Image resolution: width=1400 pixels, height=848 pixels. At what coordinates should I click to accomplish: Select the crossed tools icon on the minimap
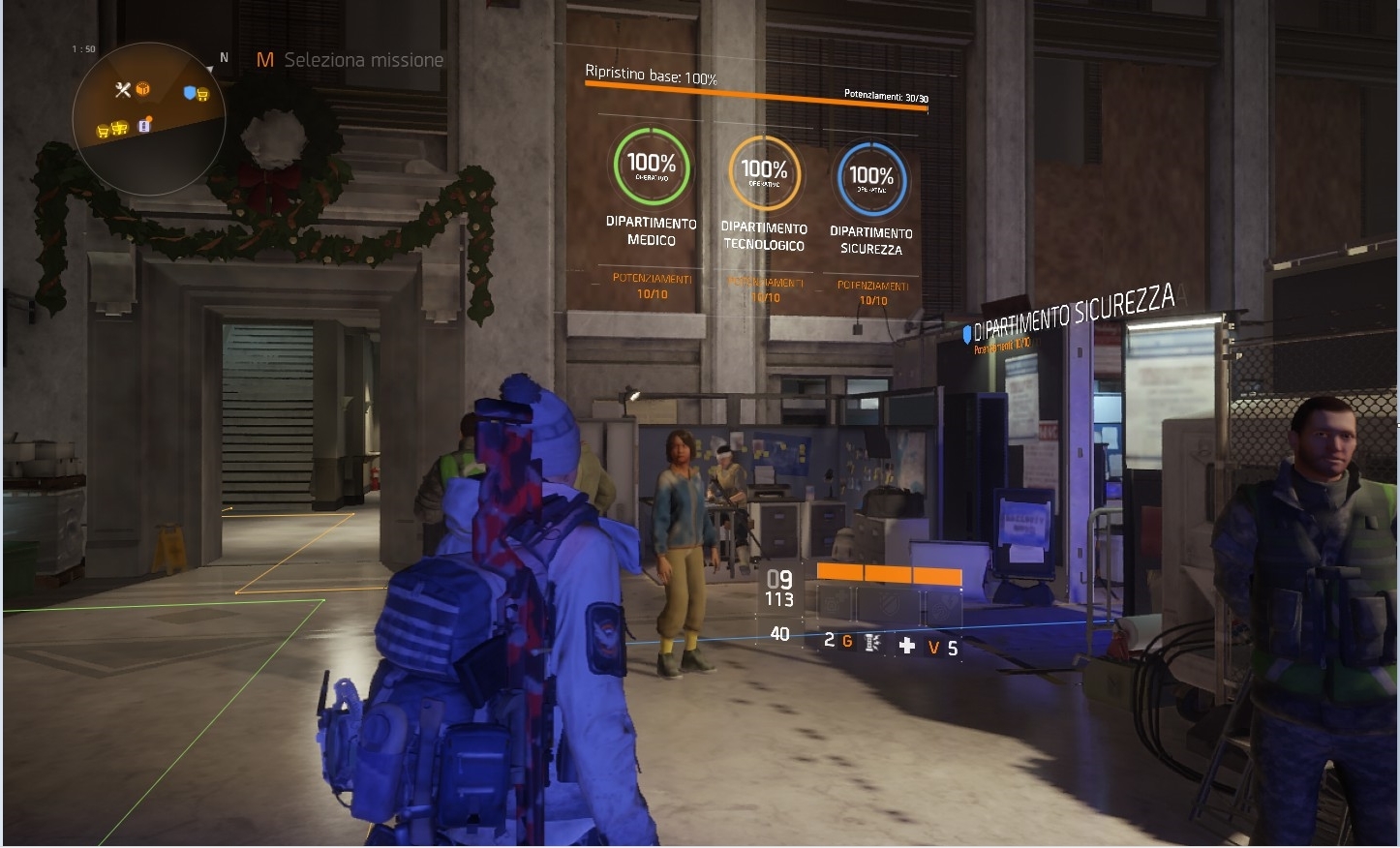tap(122, 90)
